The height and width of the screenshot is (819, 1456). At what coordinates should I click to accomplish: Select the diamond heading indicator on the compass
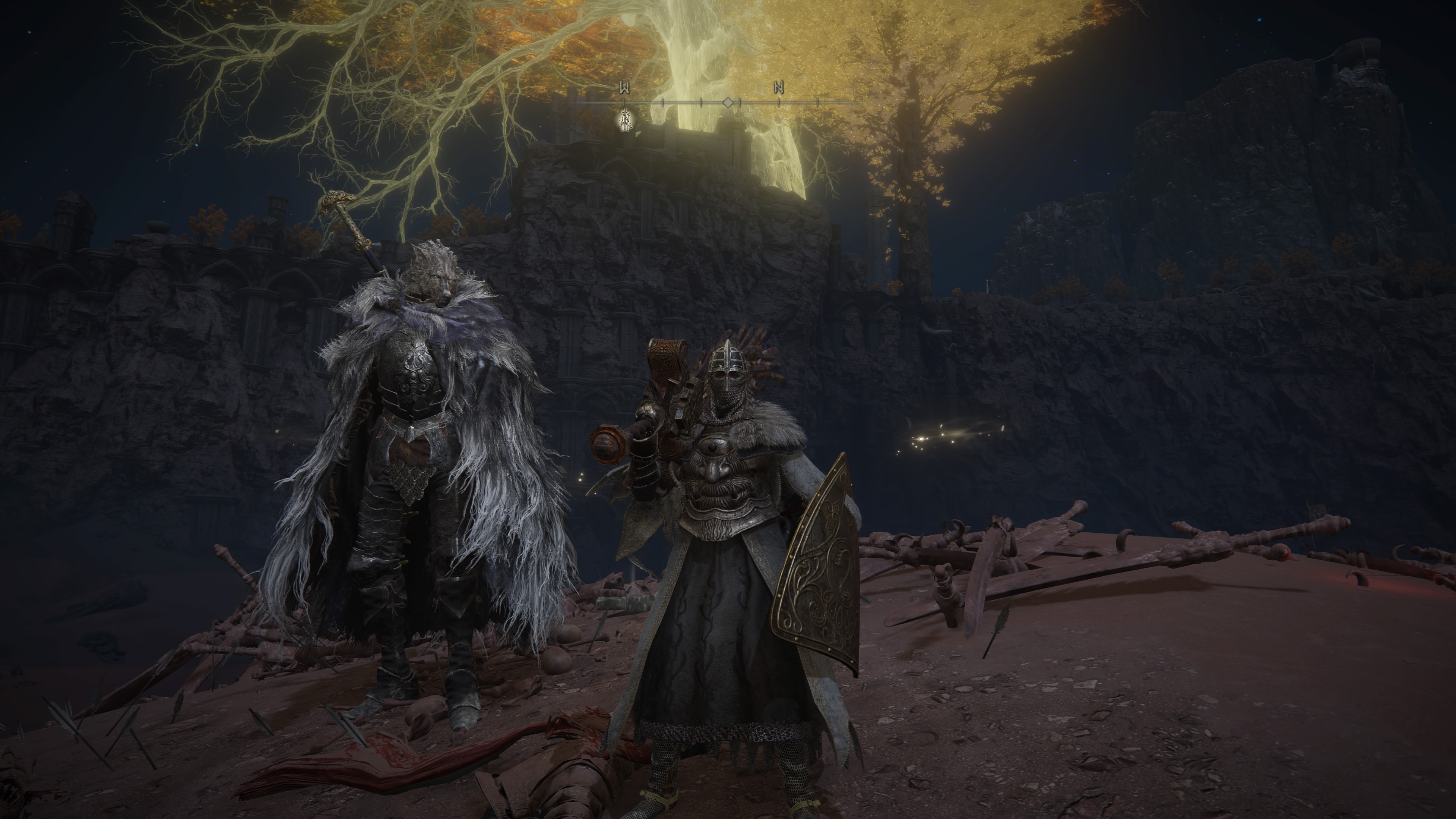(728, 103)
